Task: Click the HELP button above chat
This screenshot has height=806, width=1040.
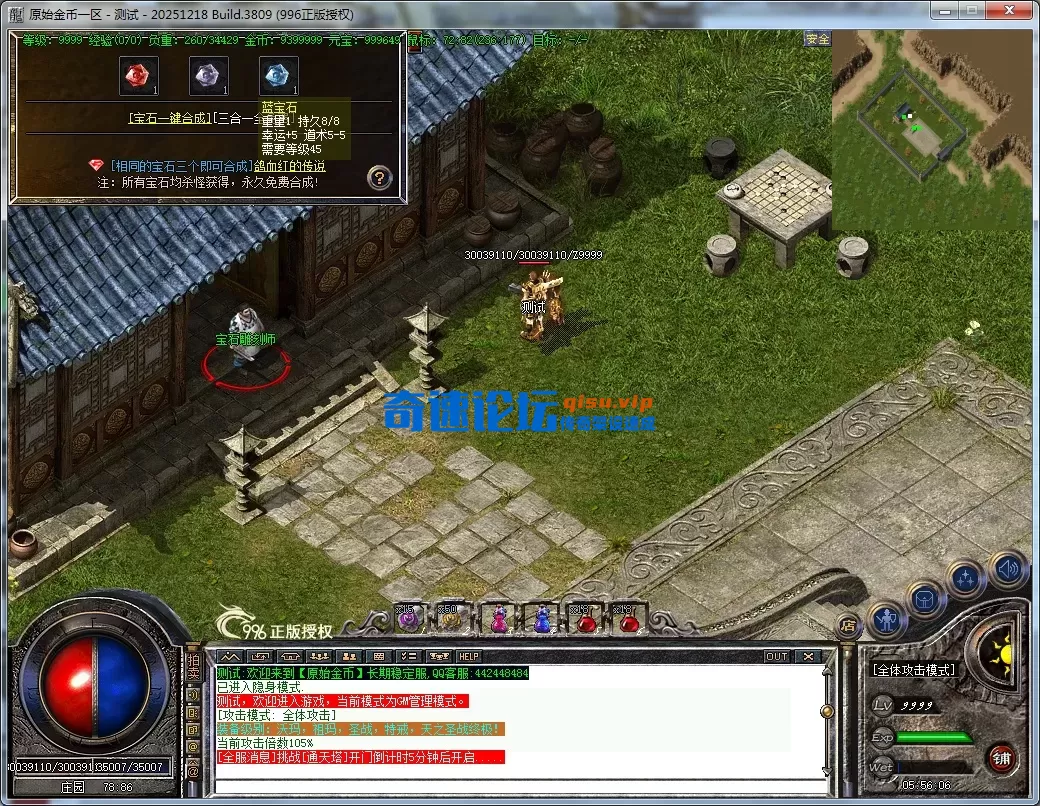Action: click(468, 656)
